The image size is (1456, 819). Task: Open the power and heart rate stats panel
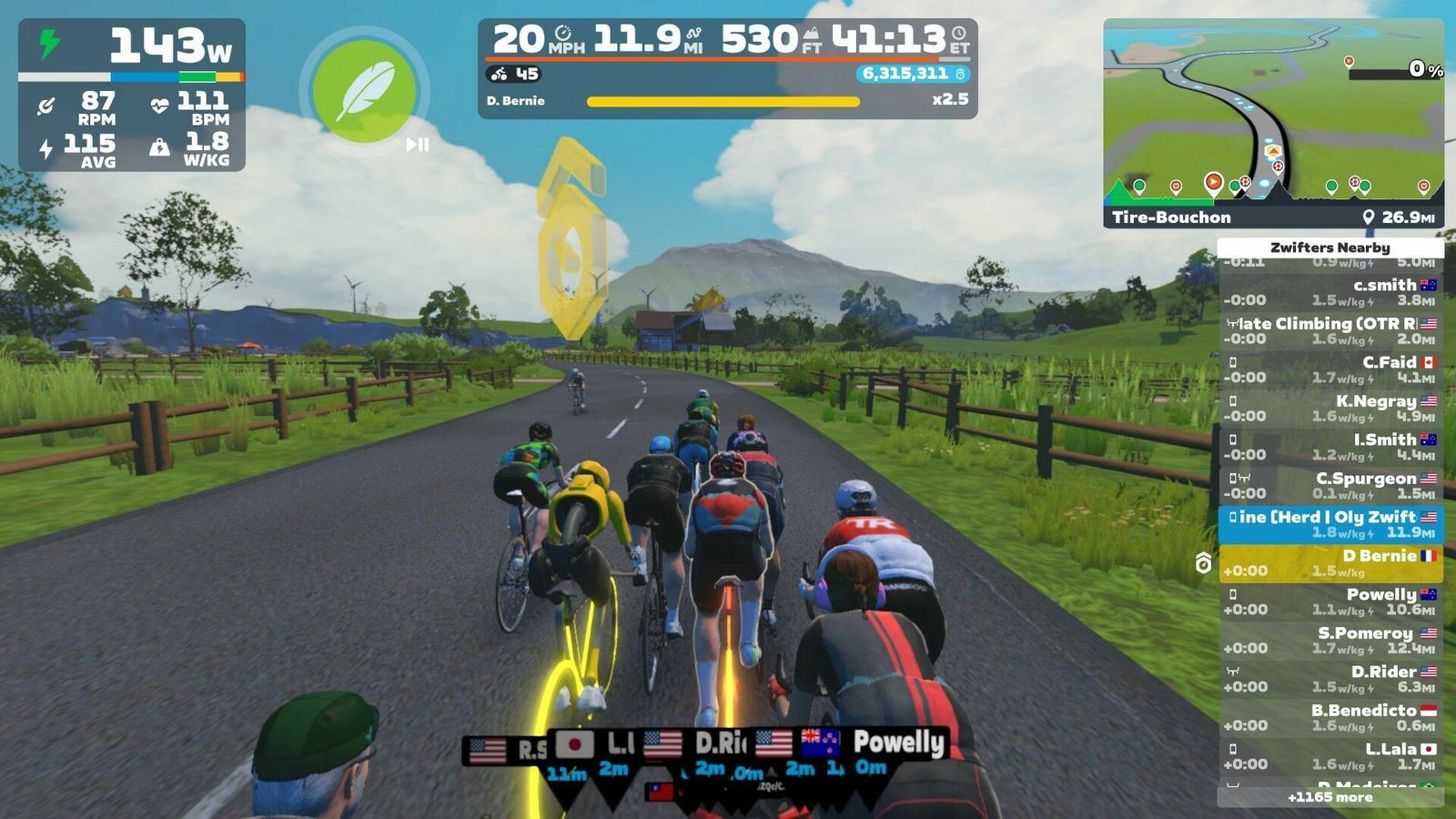point(132,95)
